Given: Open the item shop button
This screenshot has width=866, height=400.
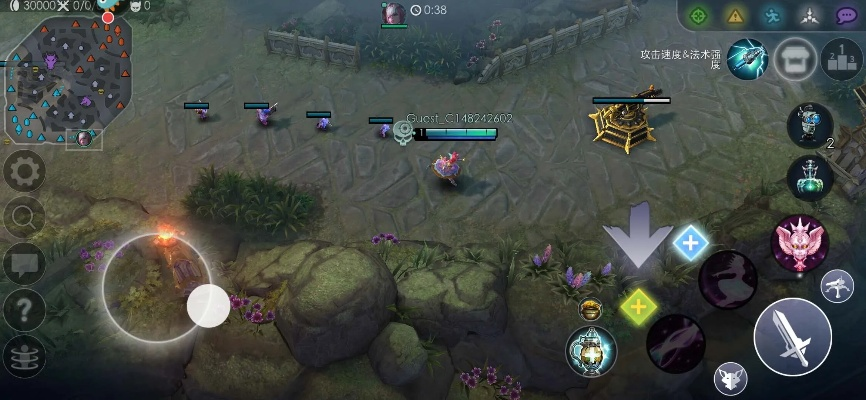Looking at the screenshot, I should (795, 59).
